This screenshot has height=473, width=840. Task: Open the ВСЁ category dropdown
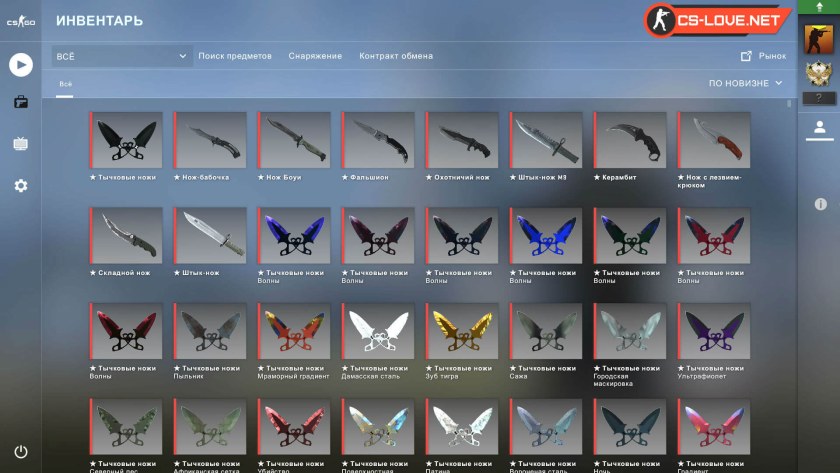coord(121,56)
